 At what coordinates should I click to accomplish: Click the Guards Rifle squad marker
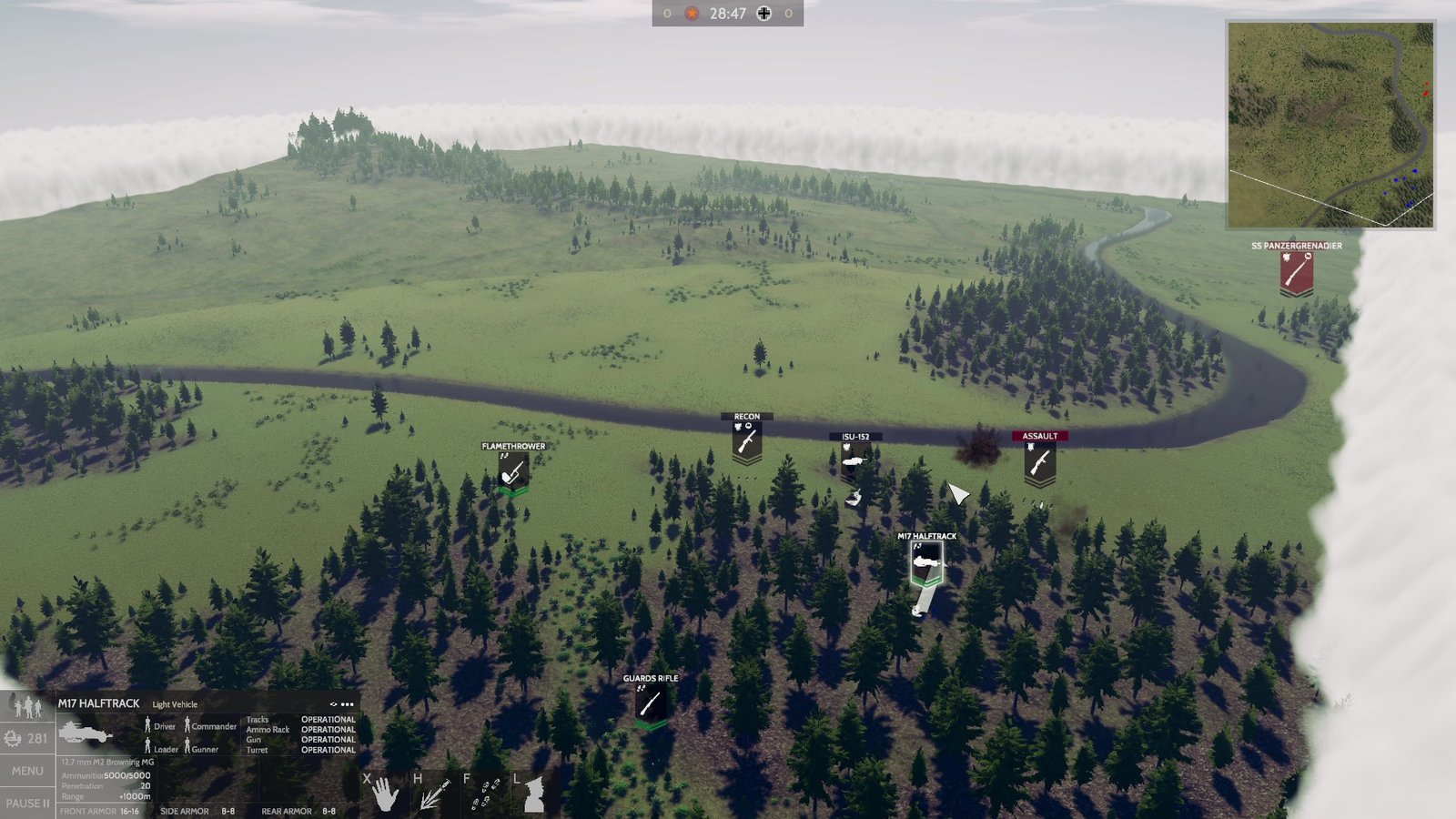click(649, 701)
